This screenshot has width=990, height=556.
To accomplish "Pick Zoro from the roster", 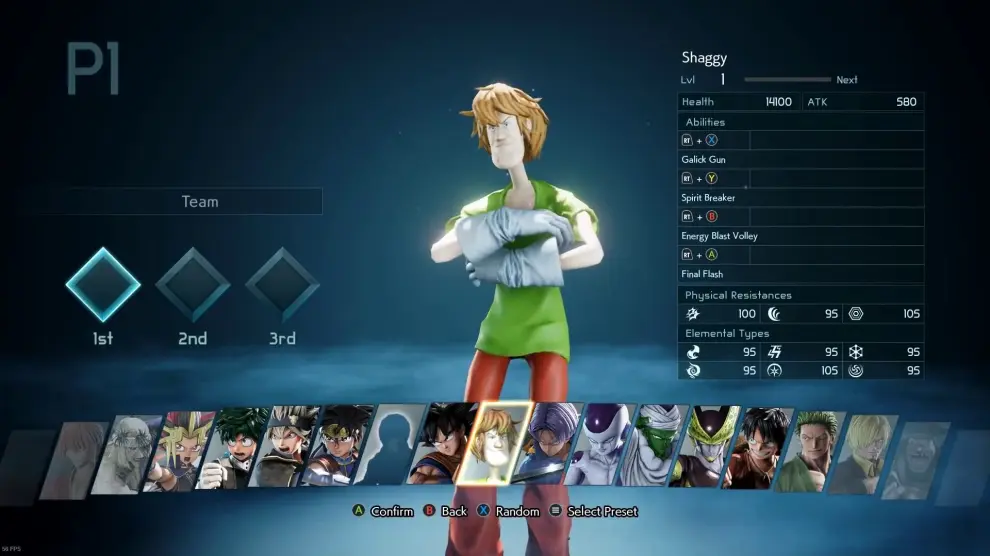I will pyautogui.click(x=818, y=449).
